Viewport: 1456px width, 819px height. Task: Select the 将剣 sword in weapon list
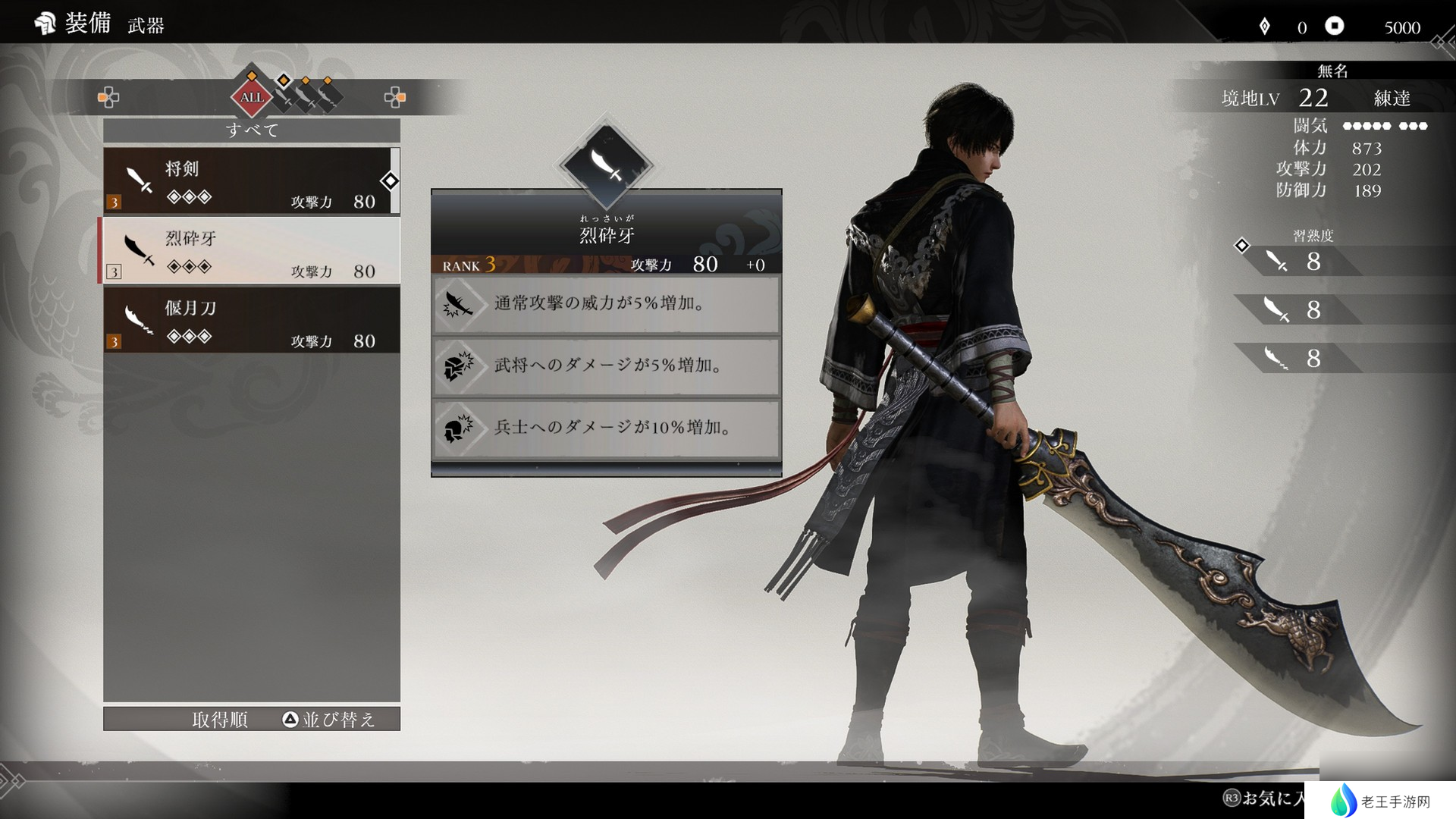(x=250, y=181)
